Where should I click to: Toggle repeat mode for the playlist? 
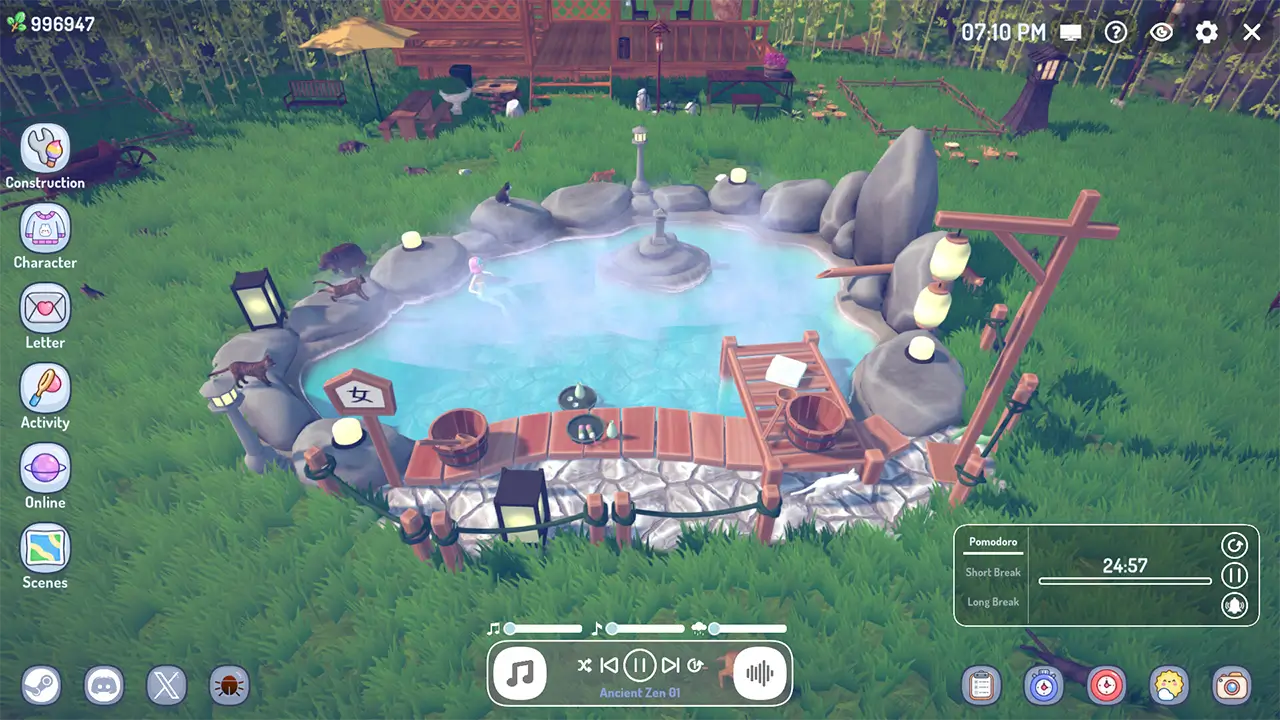click(x=697, y=664)
